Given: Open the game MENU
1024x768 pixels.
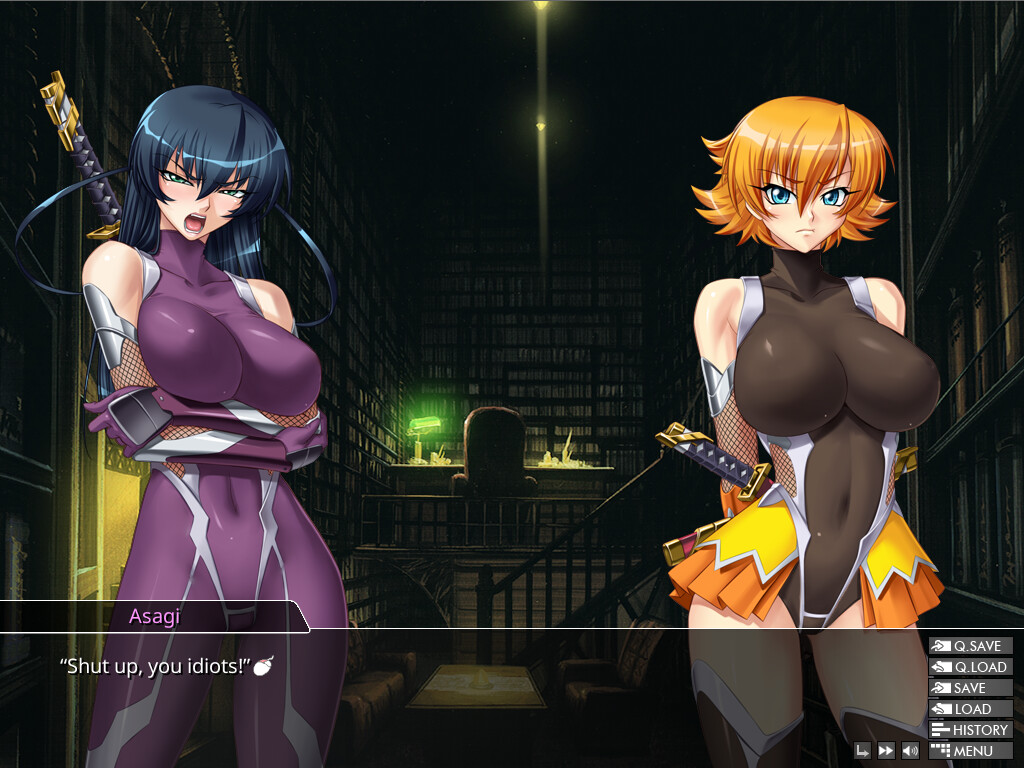Looking at the screenshot, I should (970, 751).
